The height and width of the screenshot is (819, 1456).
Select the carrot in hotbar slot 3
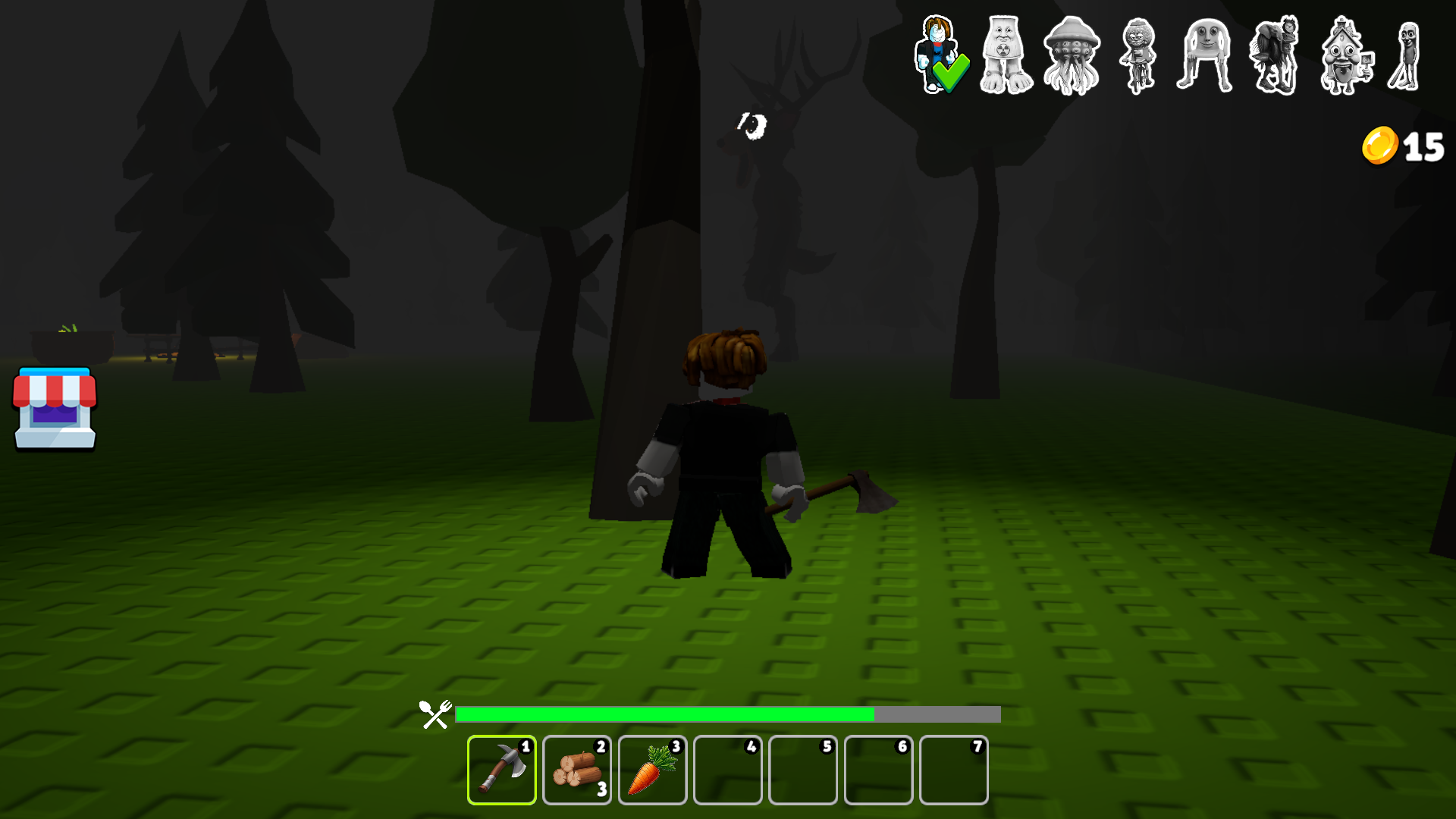point(652,770)
